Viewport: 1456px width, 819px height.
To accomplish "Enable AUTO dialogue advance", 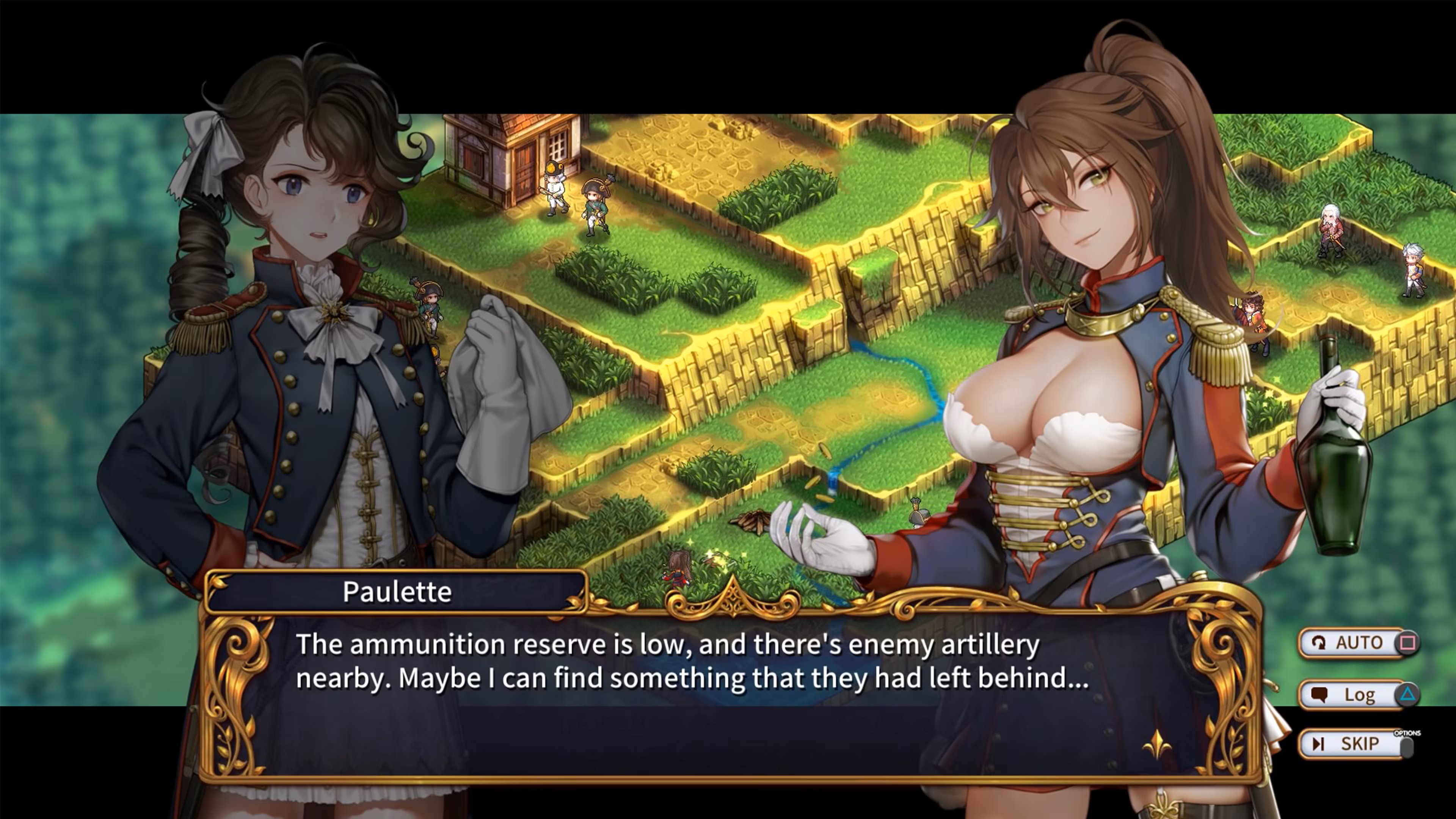I will (x=1357, y=643).
